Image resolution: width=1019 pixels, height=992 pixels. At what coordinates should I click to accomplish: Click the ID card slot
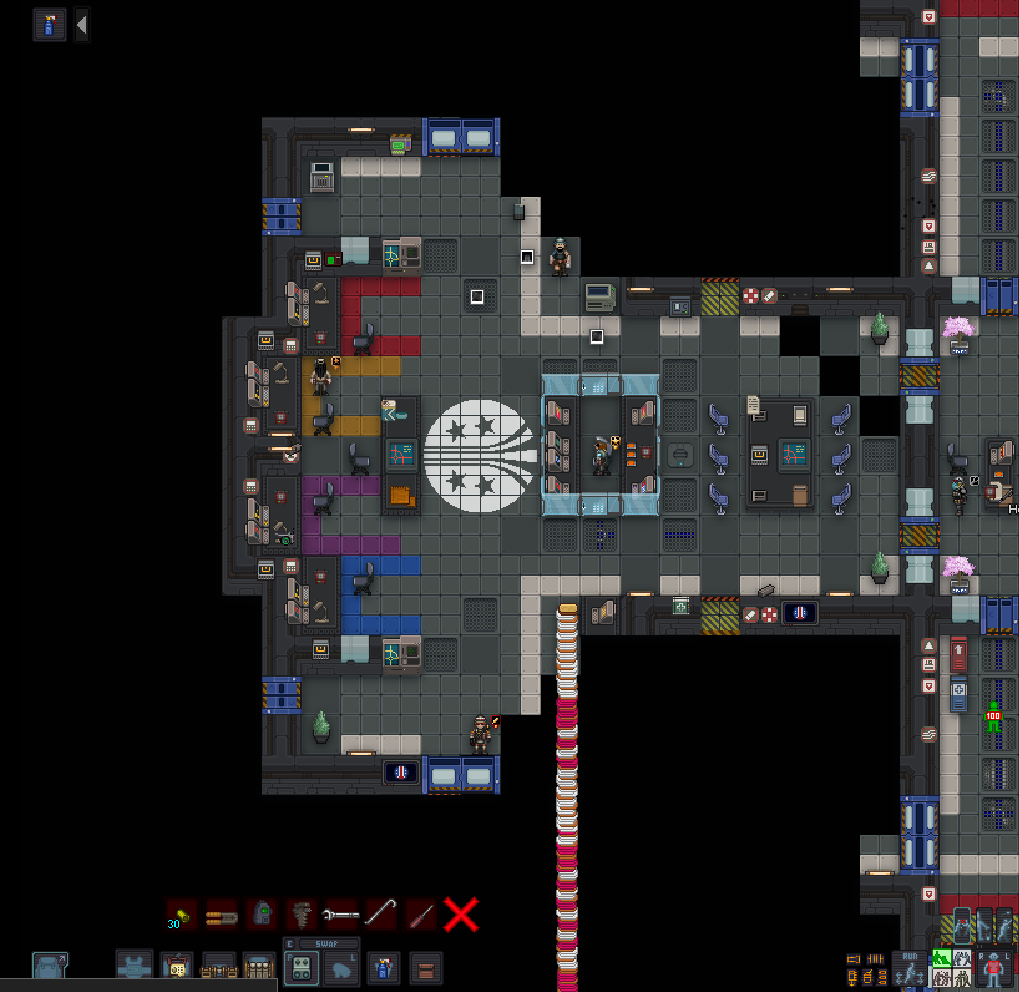coord(178,968)
